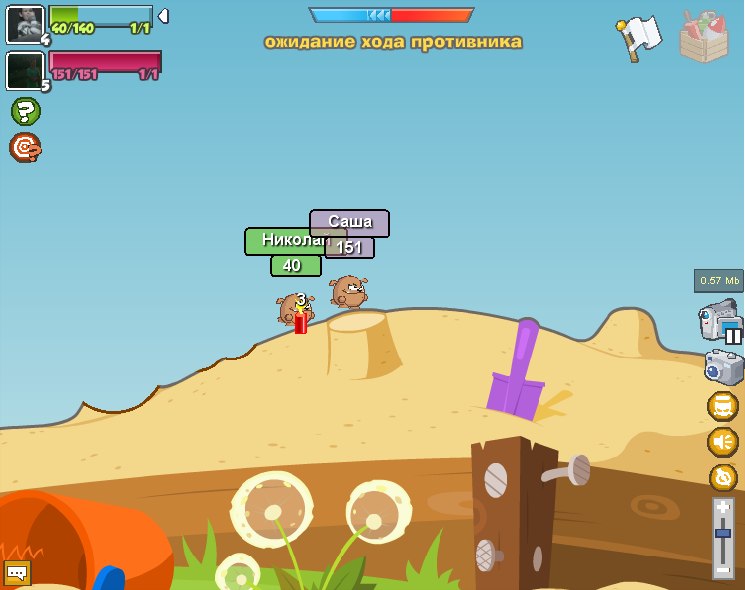Click the zoom slider minus button

click(x=723, y=570)
